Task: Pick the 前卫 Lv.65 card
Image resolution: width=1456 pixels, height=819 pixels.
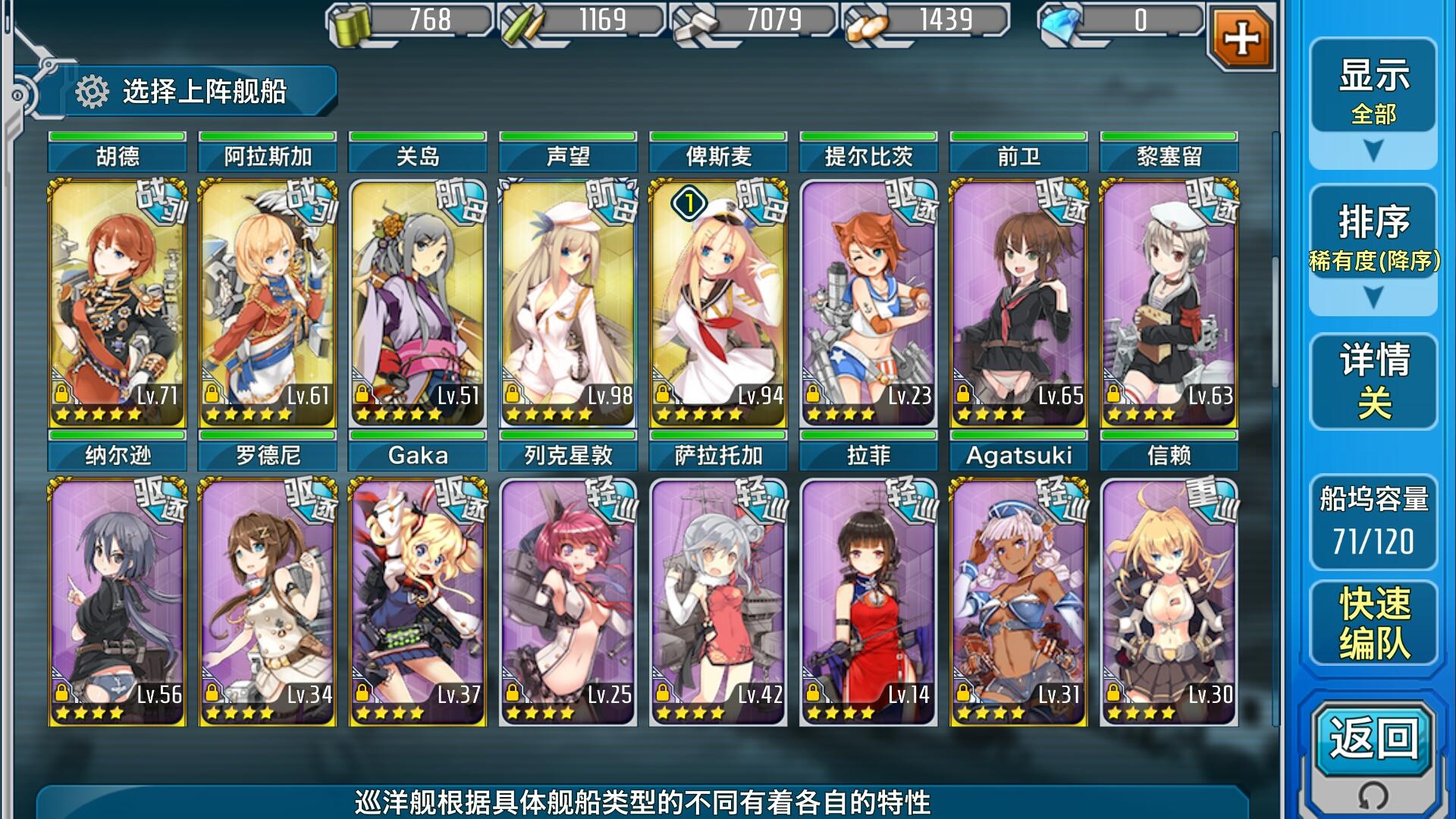Action: pyautogui.click(x=1018, y=303)
